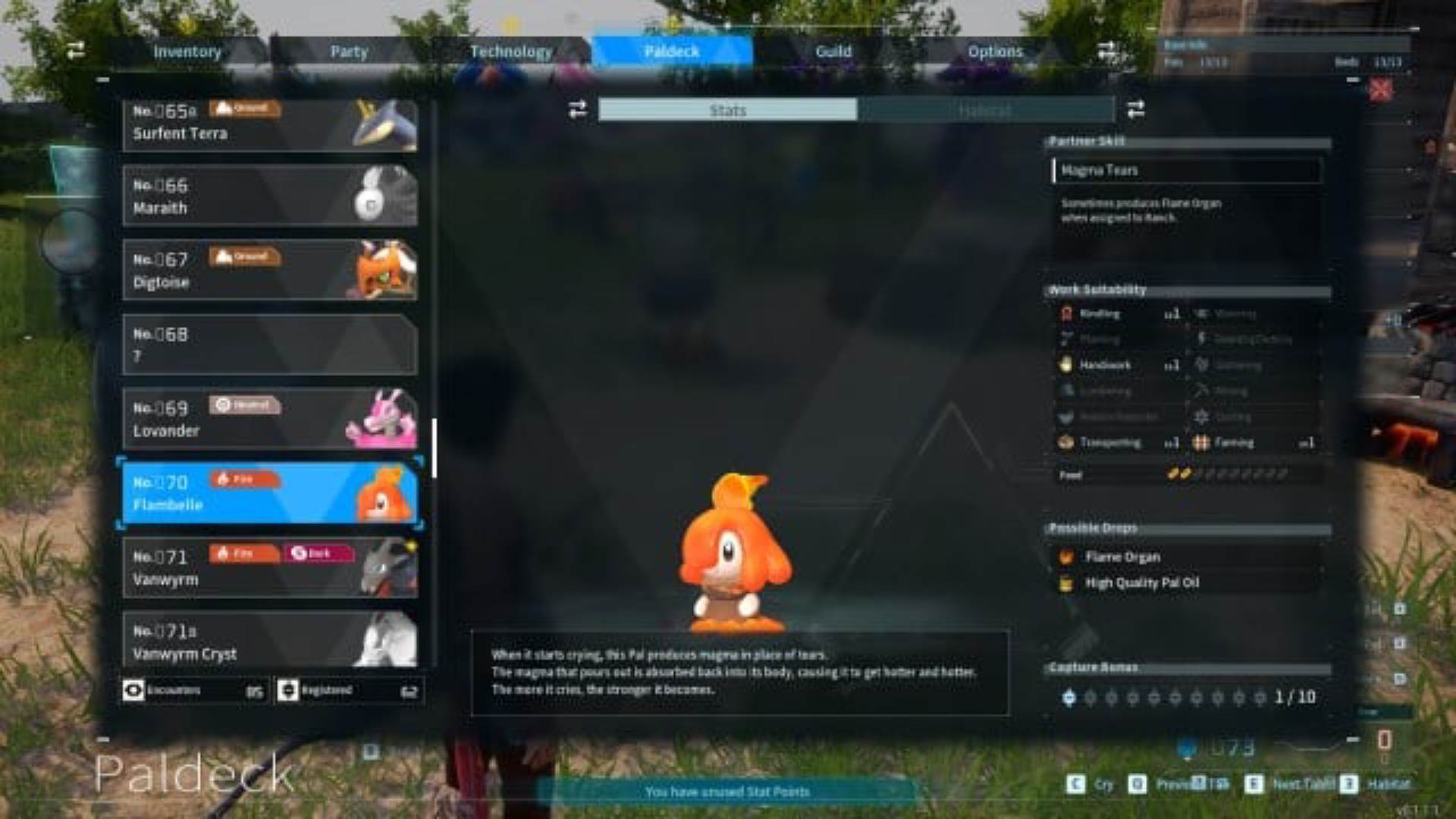Viewport: 1456px width, 819px height.
Task: Select the Kindling work suitability icon
Action: pyautogui.click(x=1065, y=313)
